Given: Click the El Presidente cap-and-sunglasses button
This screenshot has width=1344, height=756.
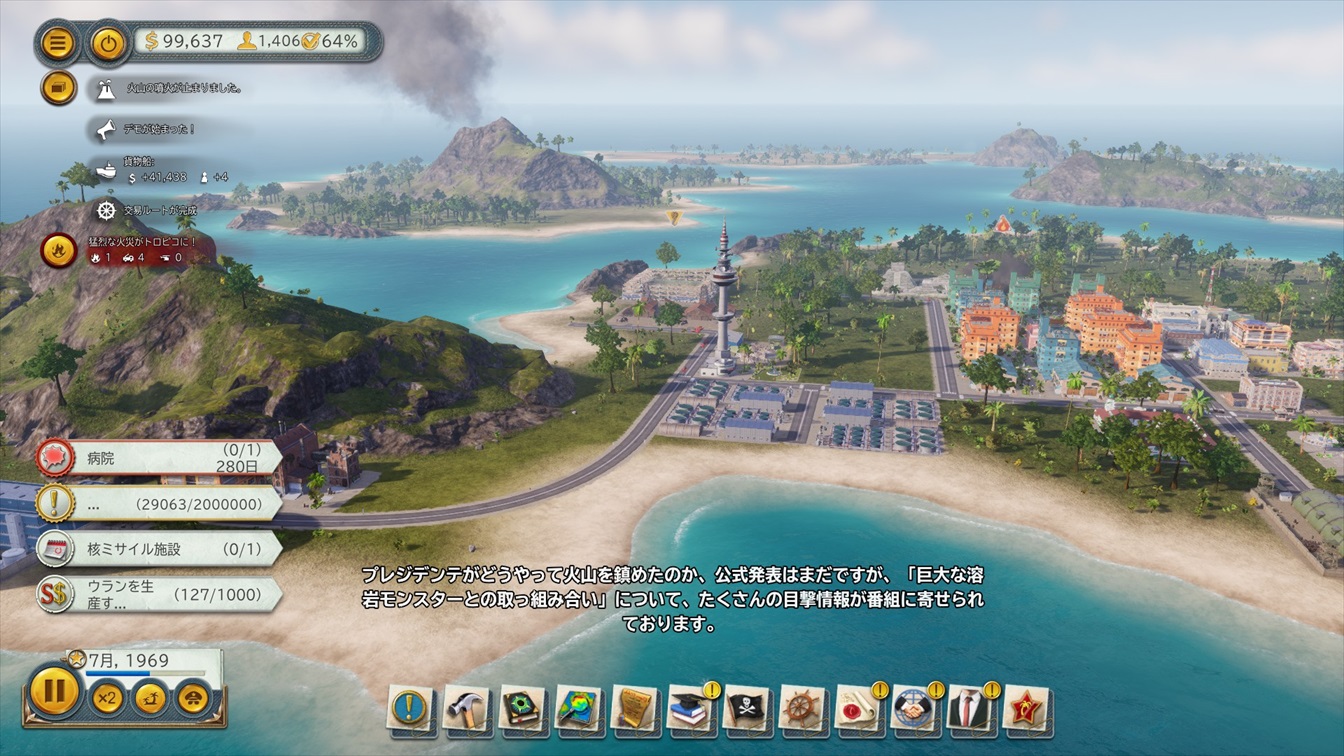Looking at the screenshot, I should 194,698.
